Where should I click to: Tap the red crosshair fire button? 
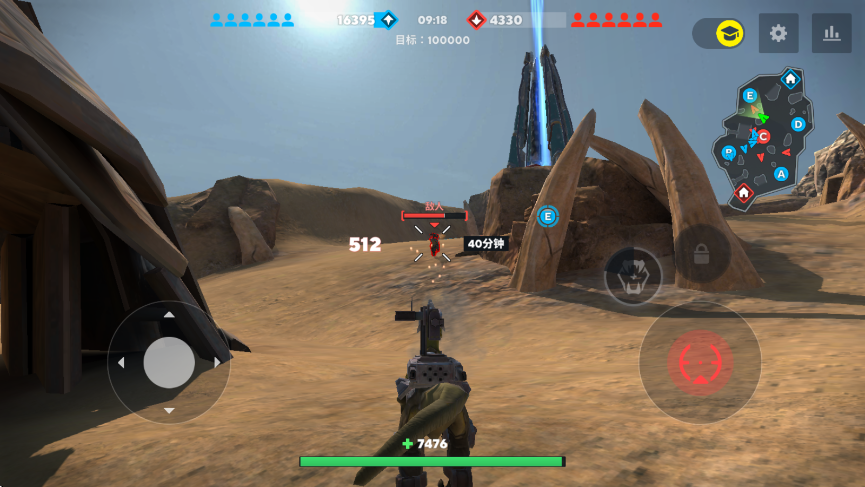pos(700,362)
